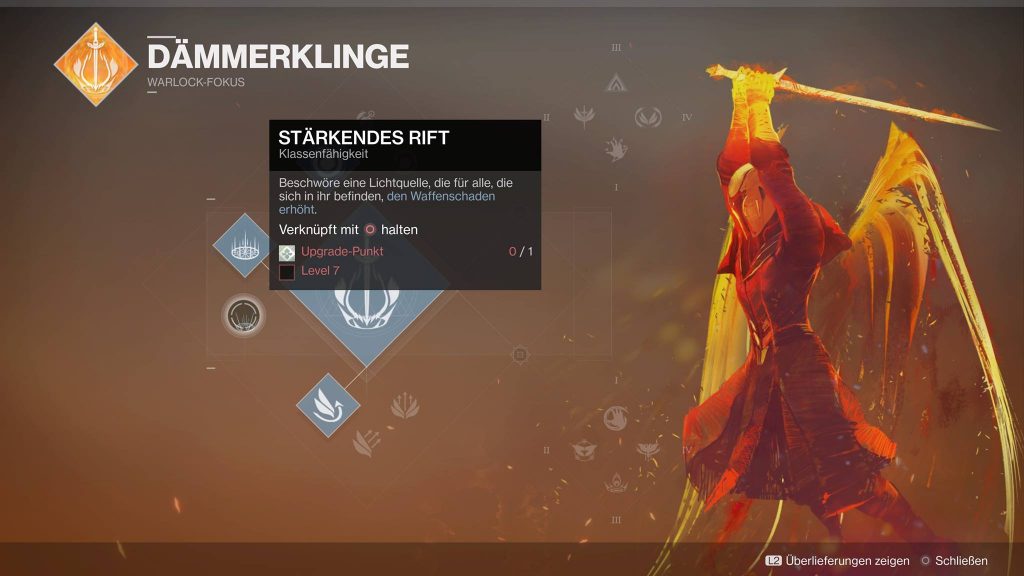Select the large central super ability diamond
The image size is (1024, 576).
tap(365, 310)
